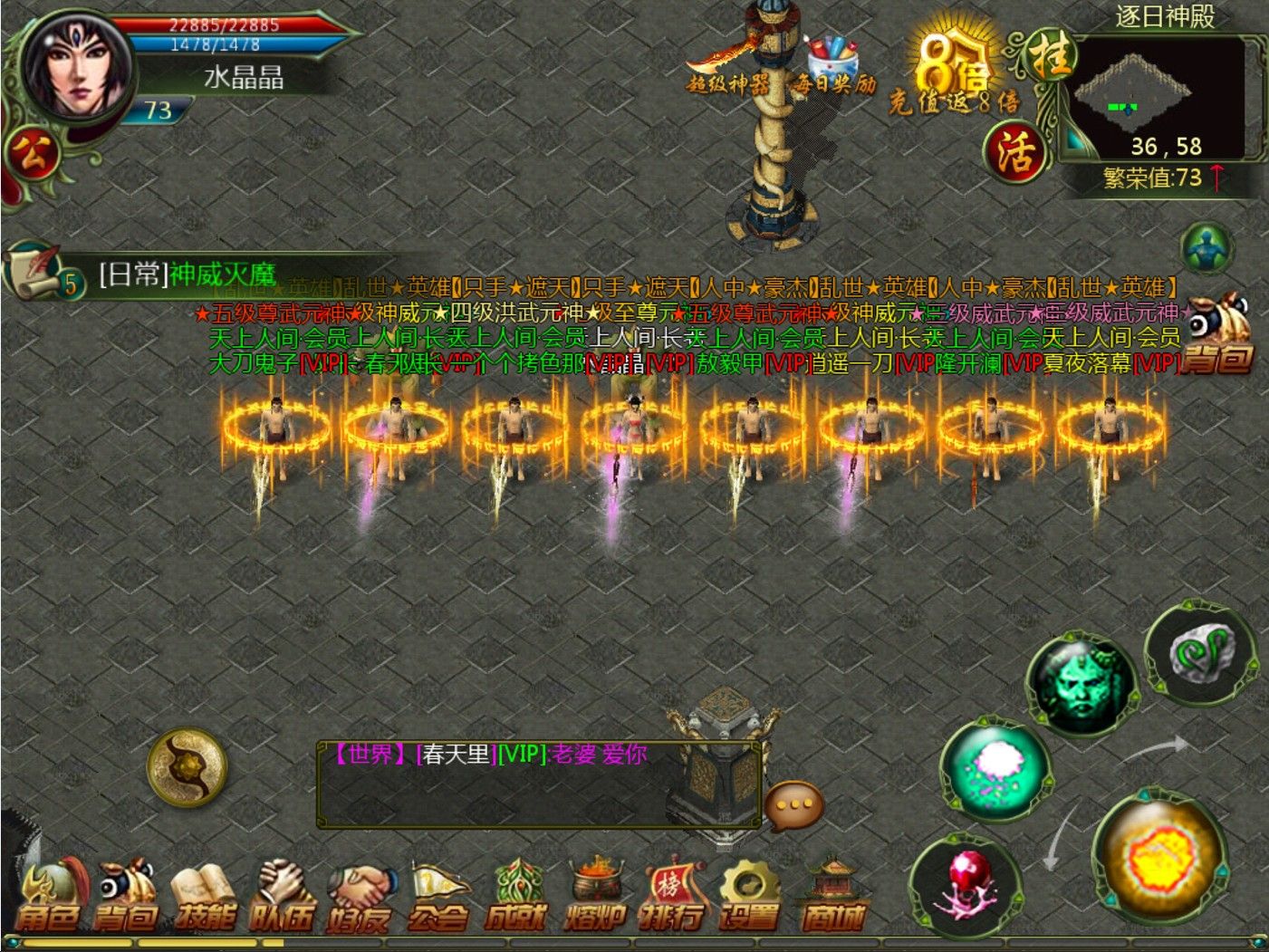Open the 商城 shop
1269x952 pixels.
click(832, 898)
